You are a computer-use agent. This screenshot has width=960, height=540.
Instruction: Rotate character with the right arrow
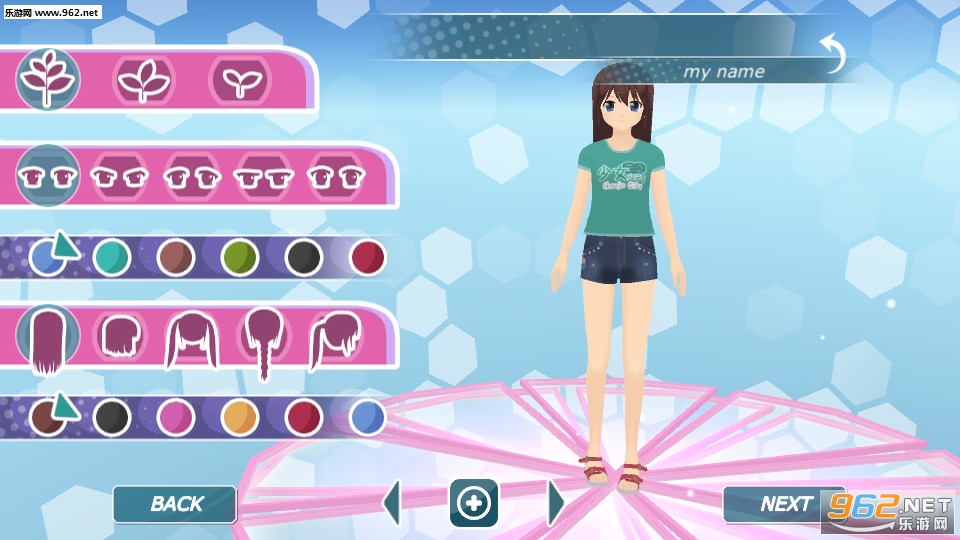[x=556, y=502]
